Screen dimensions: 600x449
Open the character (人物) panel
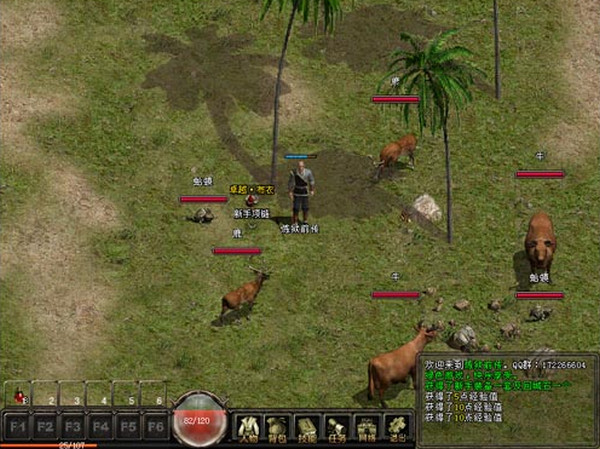coord(249,427)
